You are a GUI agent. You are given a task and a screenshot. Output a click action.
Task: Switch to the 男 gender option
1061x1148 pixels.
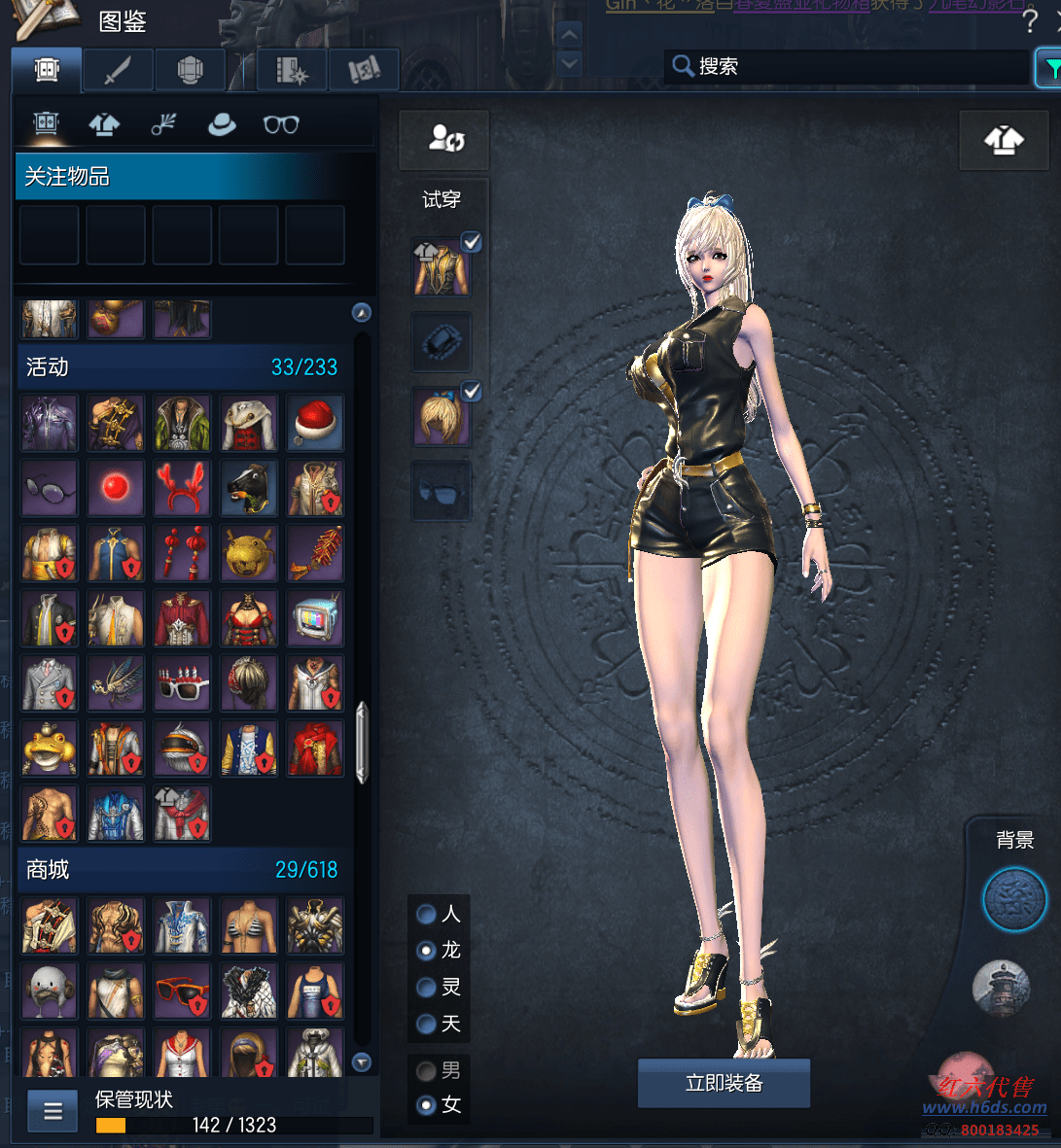426,1070
